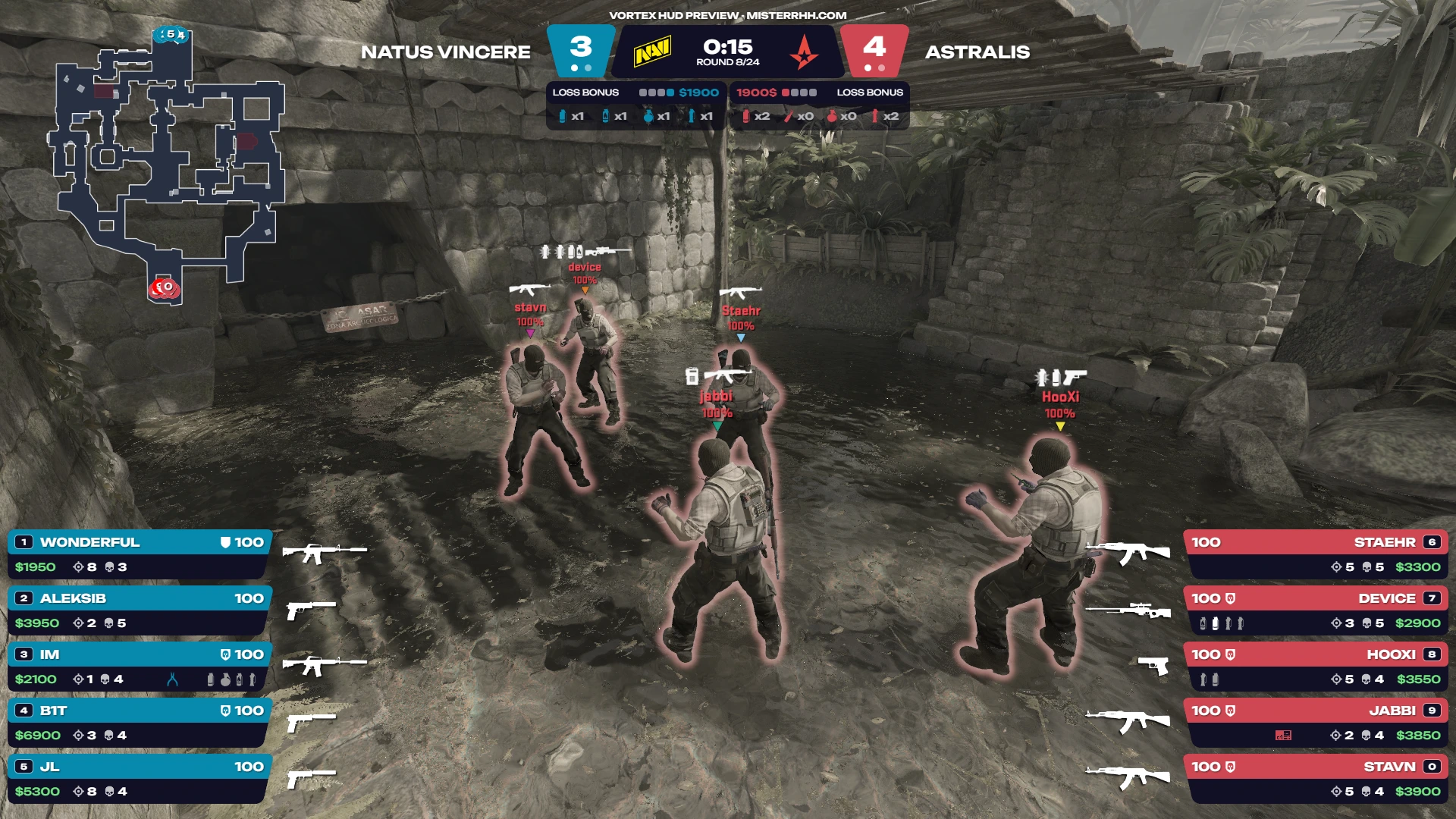Screen dimensions: 1456x819
Task: Click HooXi's pistol weapon icon
Action: click(x=1153, y=665)
